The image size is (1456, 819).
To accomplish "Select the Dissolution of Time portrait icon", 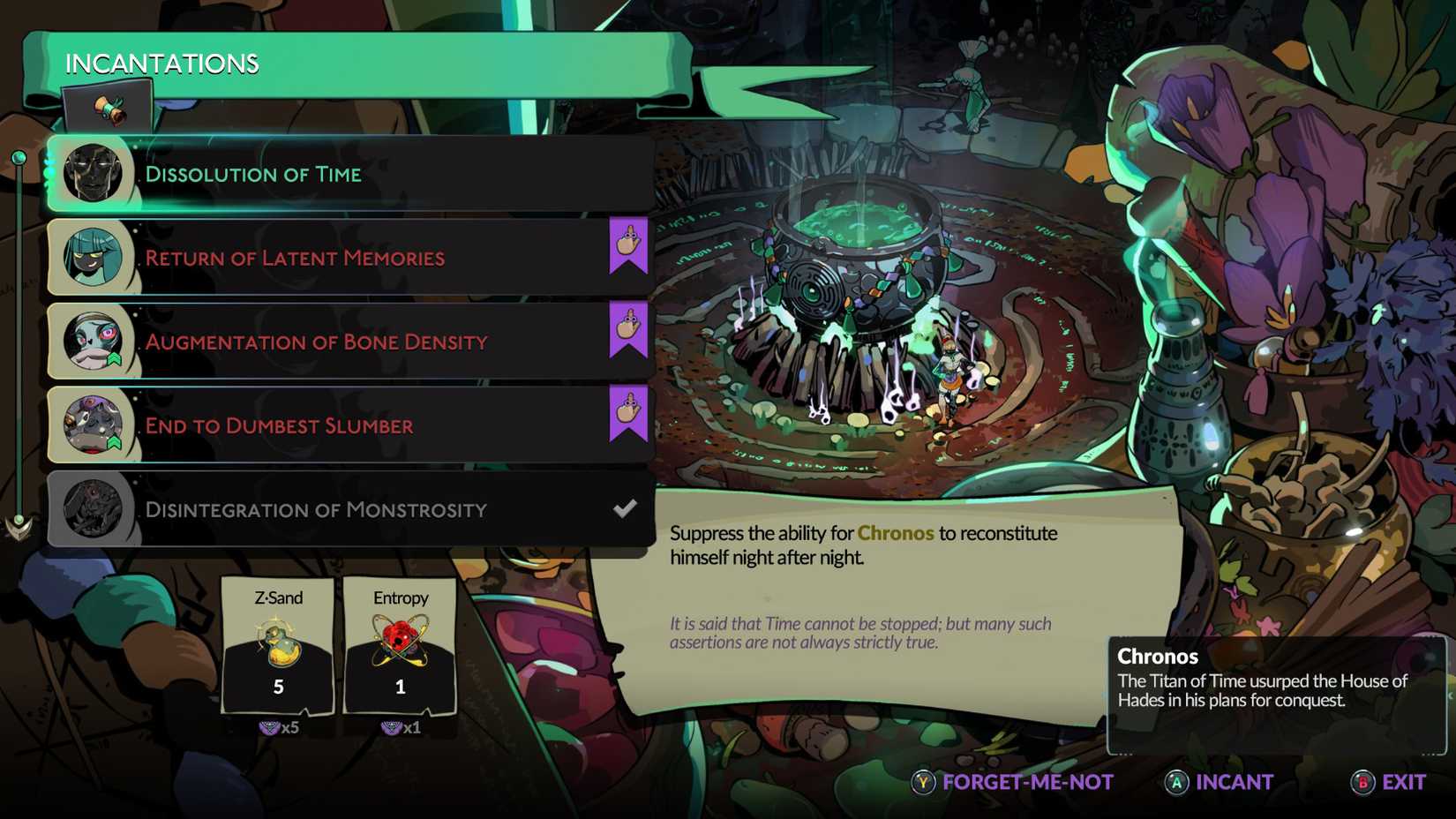I will 93,174.
